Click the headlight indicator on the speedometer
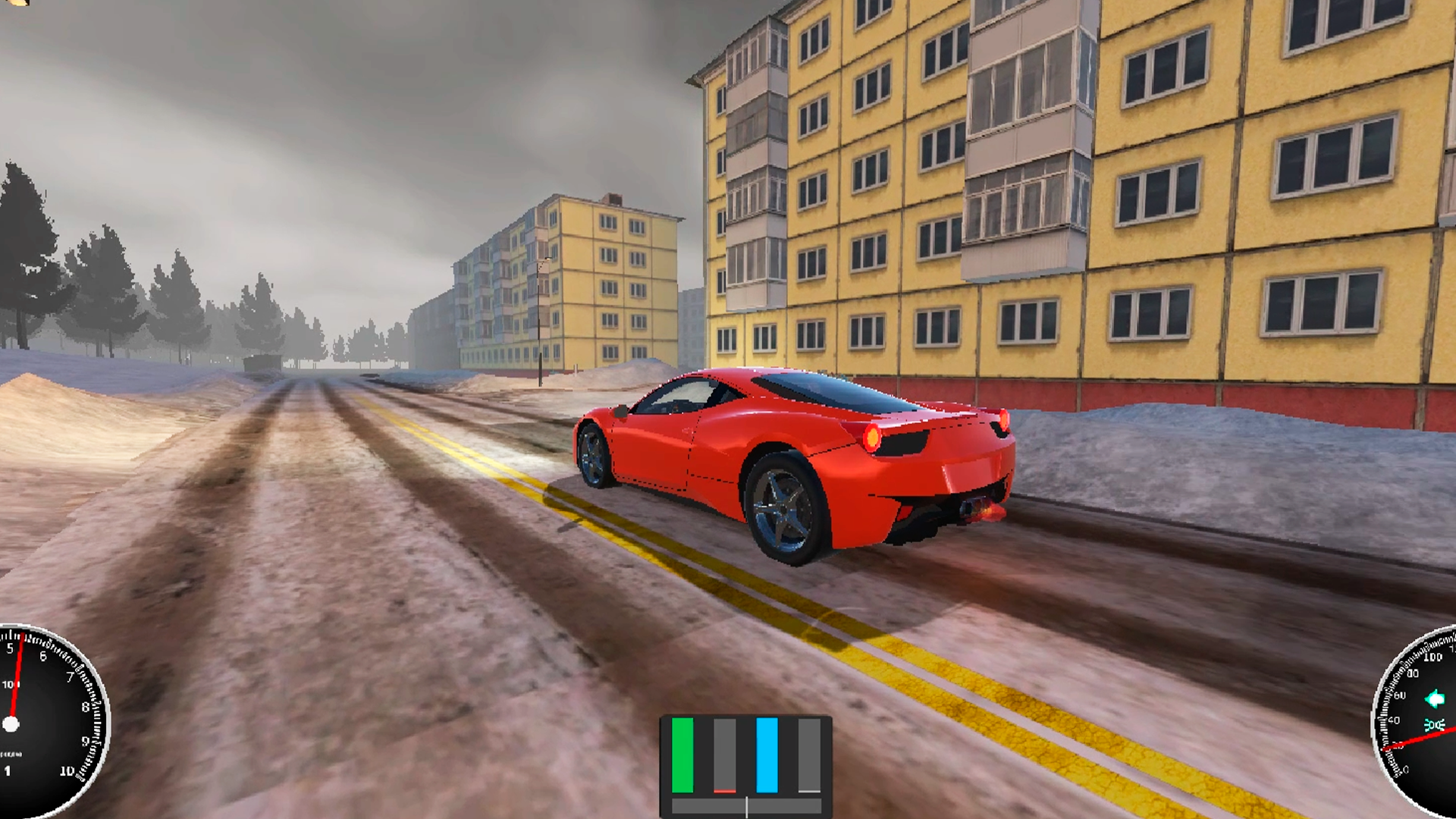This screenshot has width=1456, height=819. click(1436, 724)
